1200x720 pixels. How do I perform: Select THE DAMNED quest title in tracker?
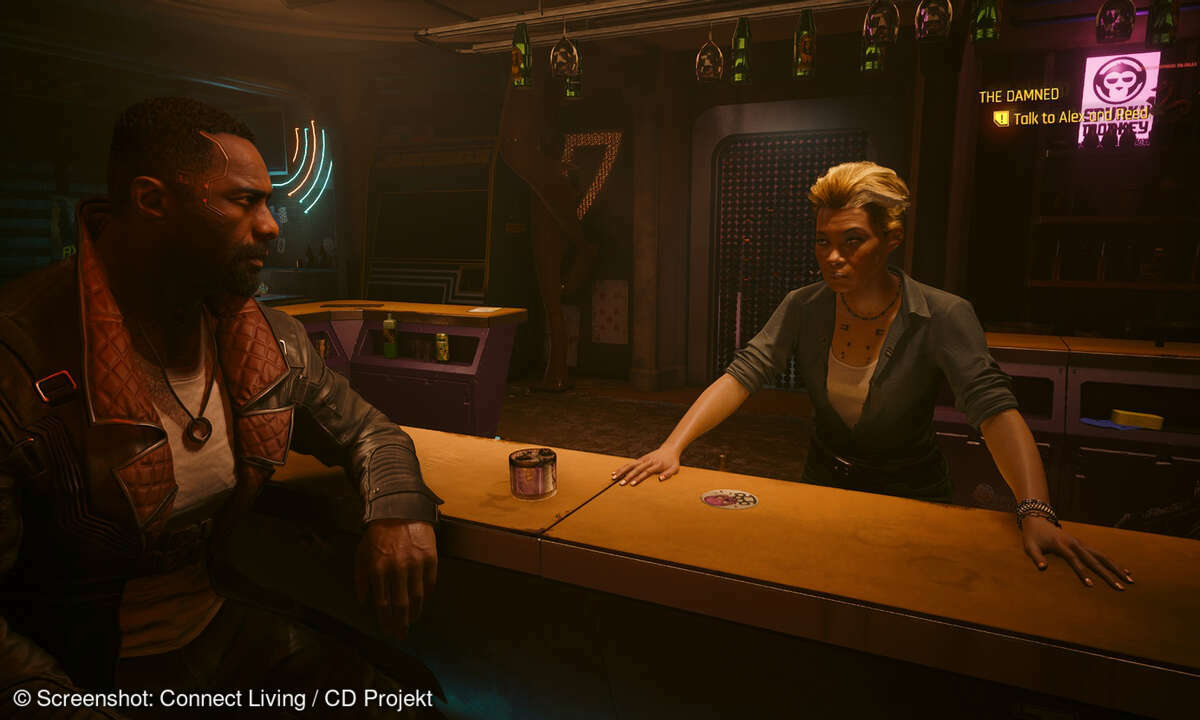(x=1018, y=96)
